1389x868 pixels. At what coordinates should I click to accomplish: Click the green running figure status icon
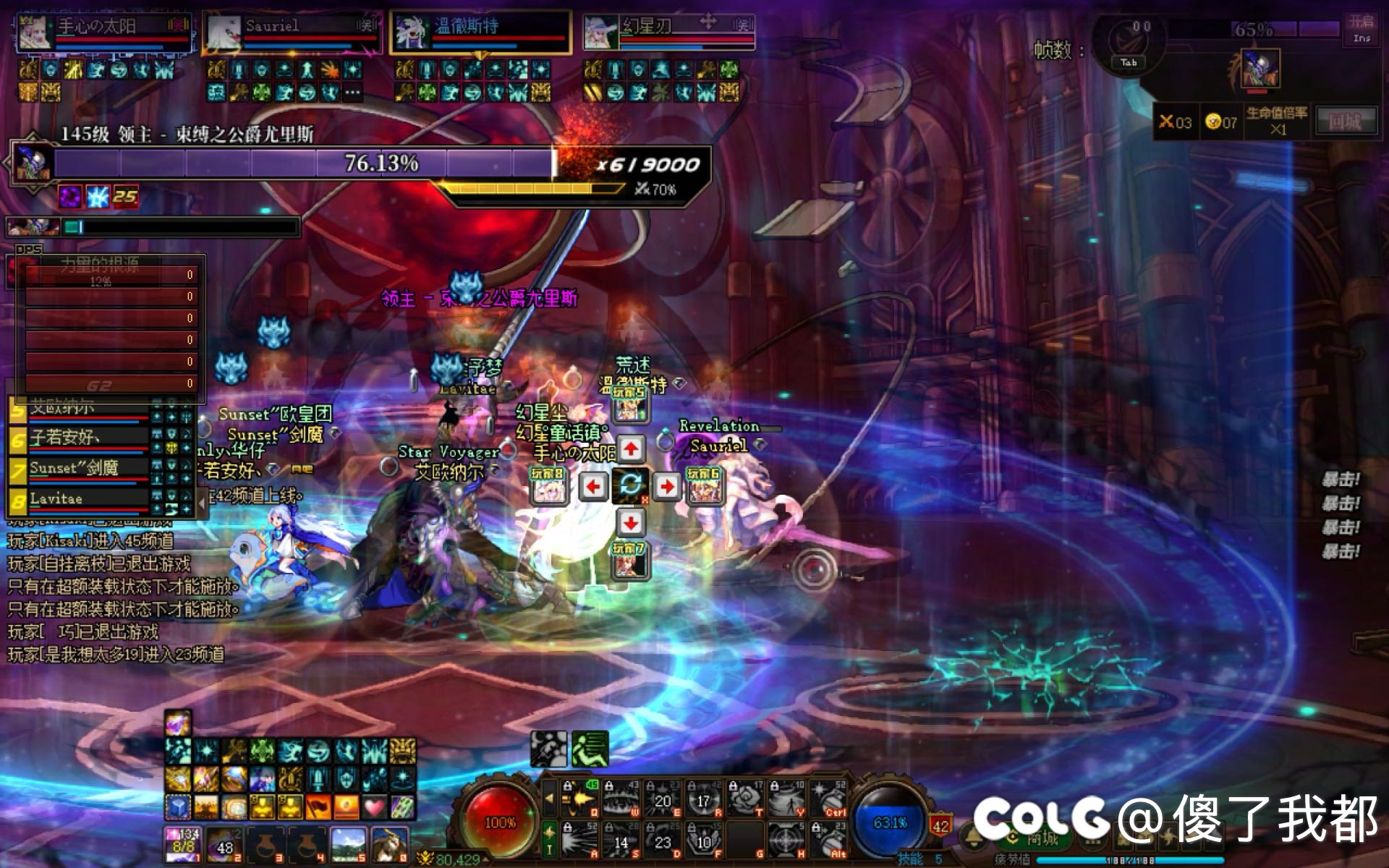(x=590, y=749)
